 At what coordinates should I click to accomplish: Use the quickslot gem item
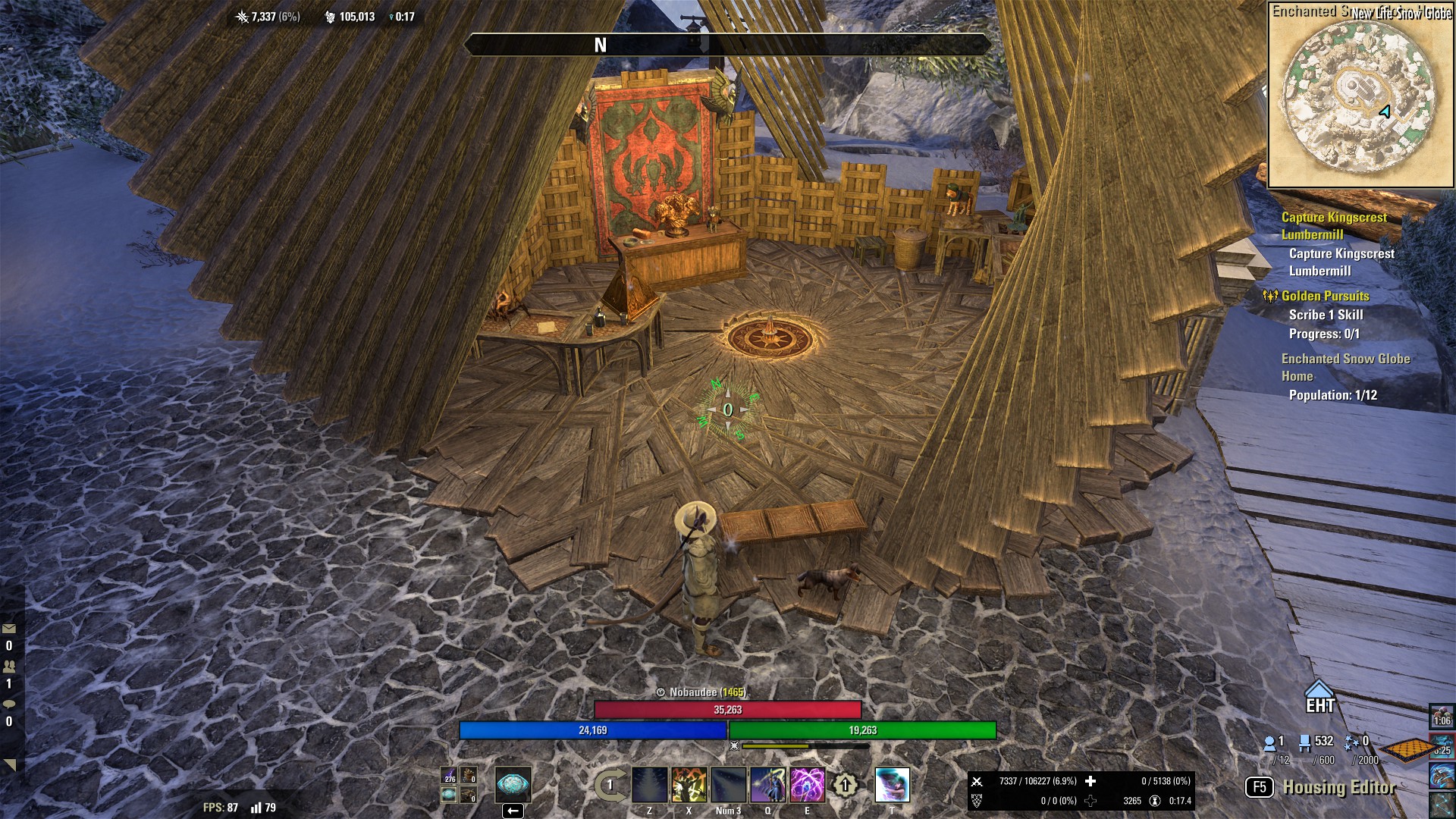(513, 784)
